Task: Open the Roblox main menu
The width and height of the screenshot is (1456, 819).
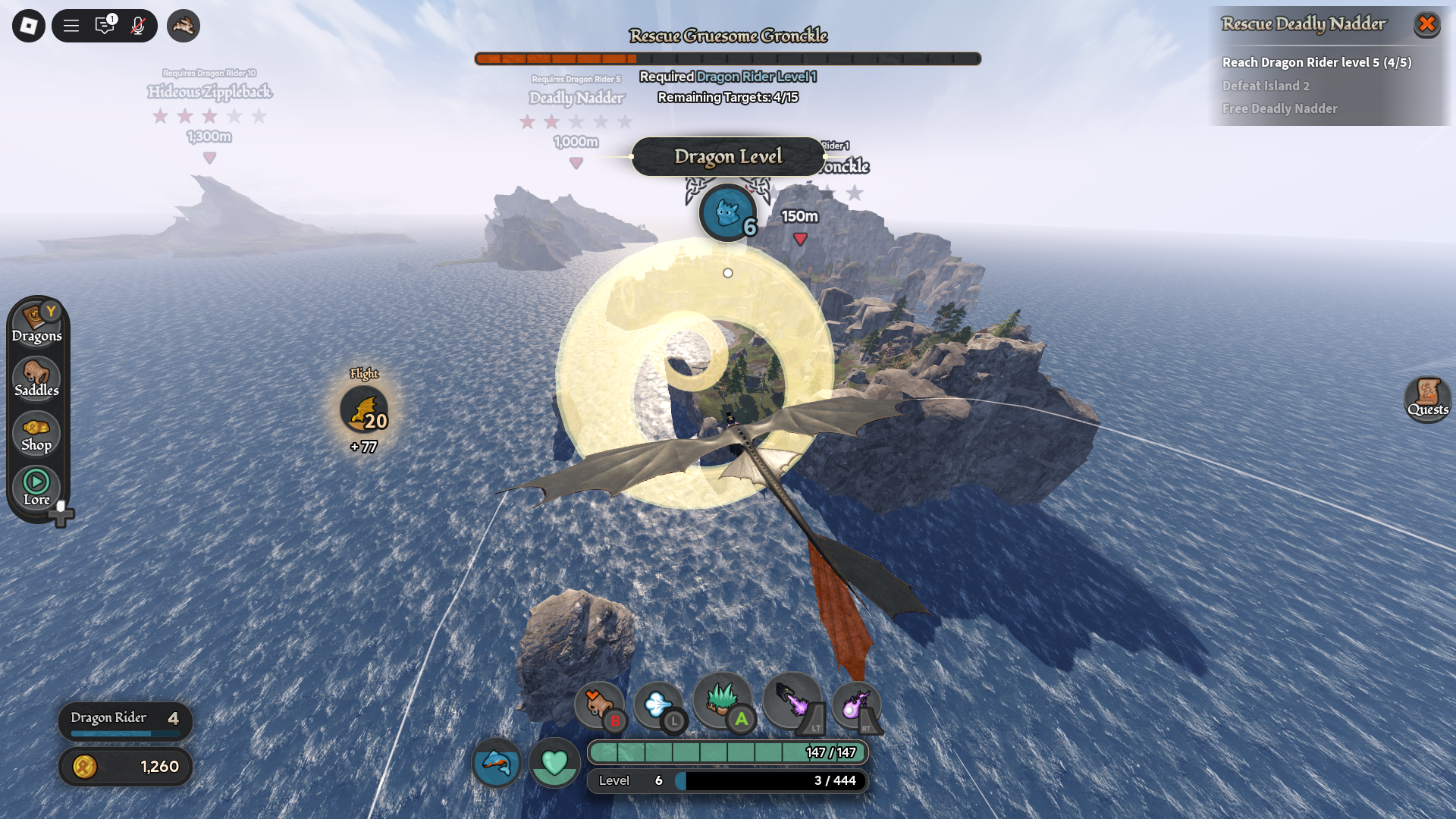Action: [x=29, y=26]
